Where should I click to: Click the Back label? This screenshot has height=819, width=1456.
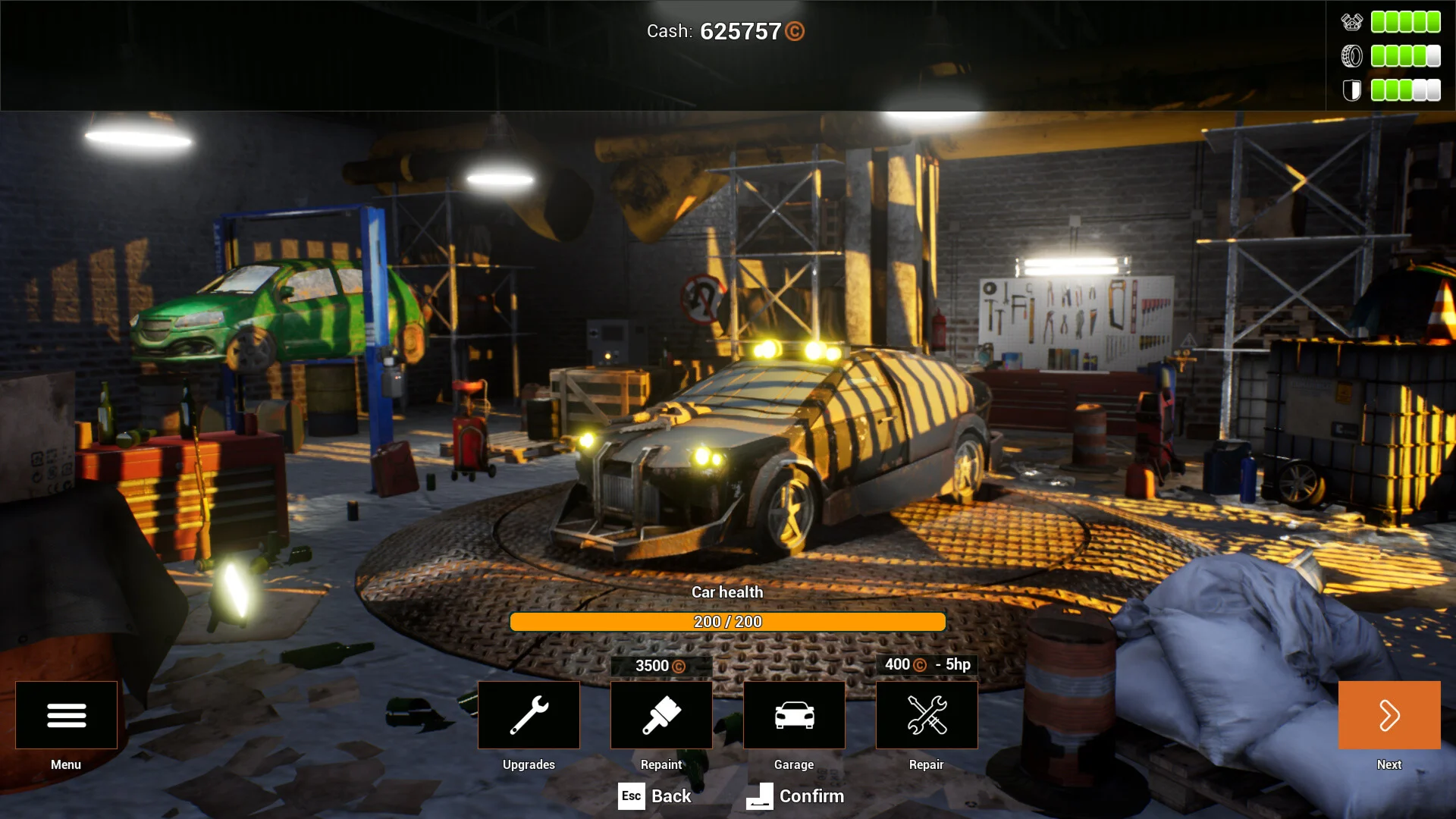tap(671, 796)
